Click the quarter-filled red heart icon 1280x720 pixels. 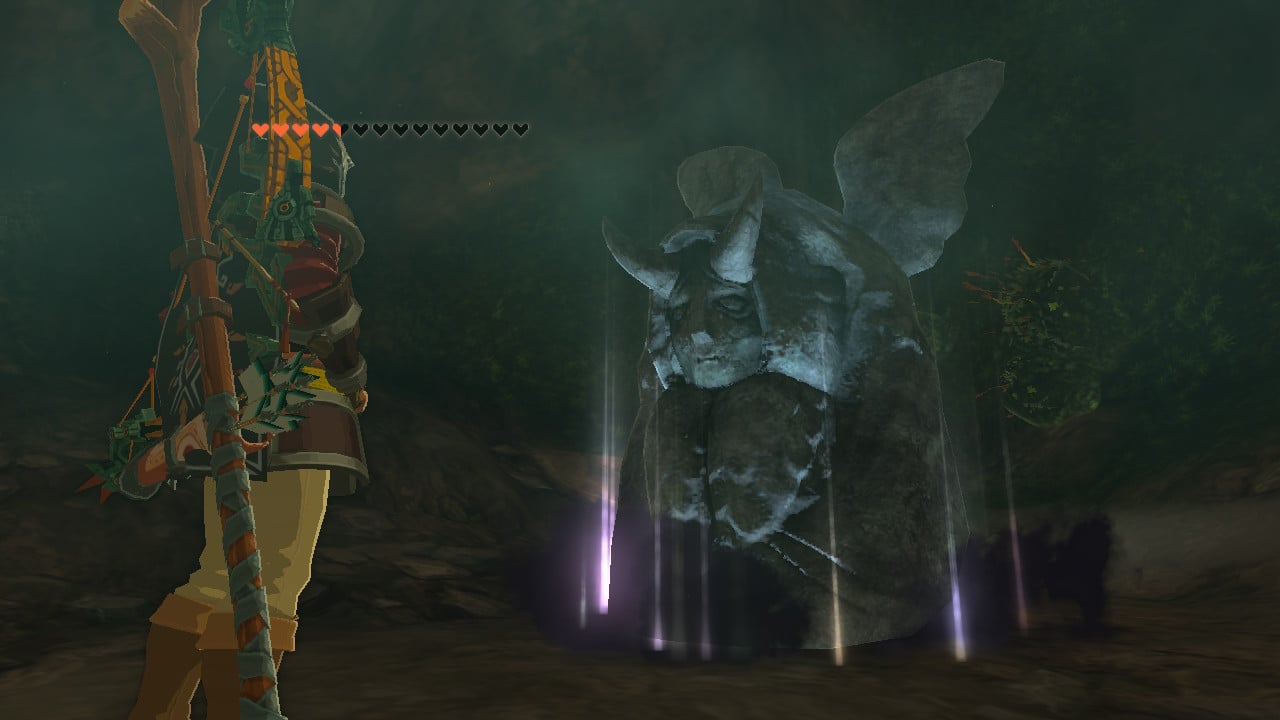(x=337, y=129)
